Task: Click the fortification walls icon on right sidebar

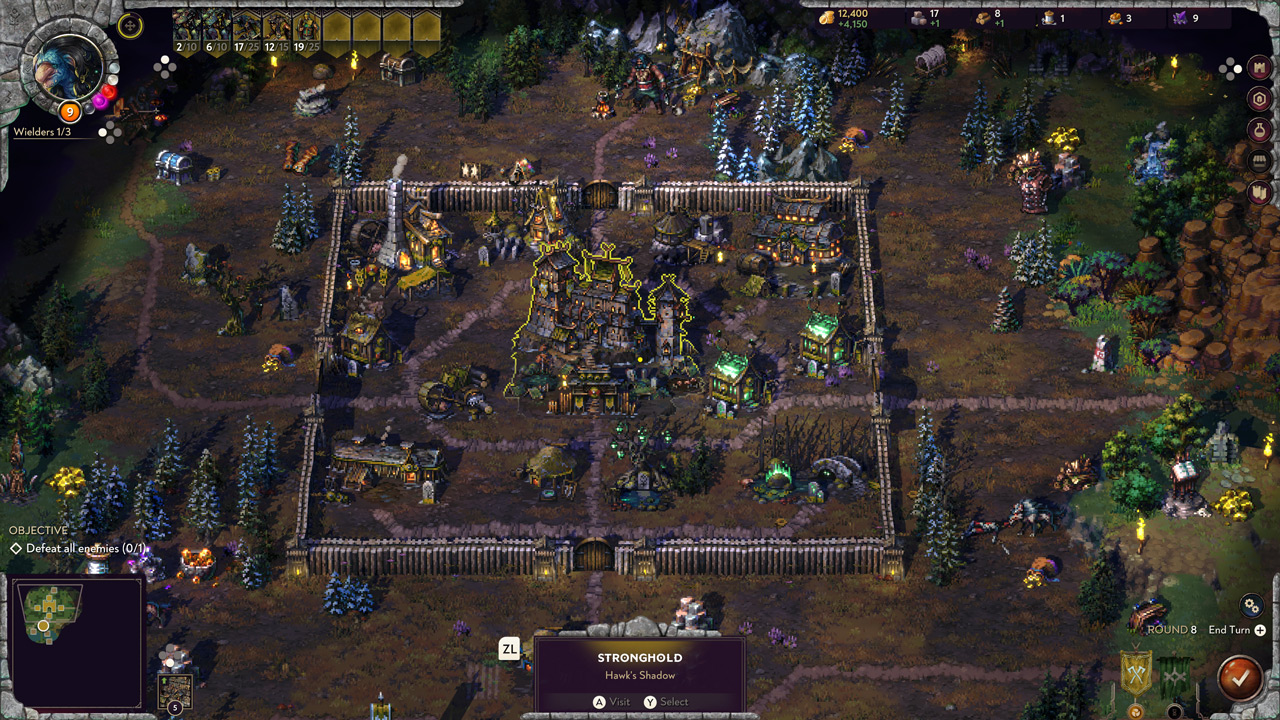Action: pos(1258,192)
